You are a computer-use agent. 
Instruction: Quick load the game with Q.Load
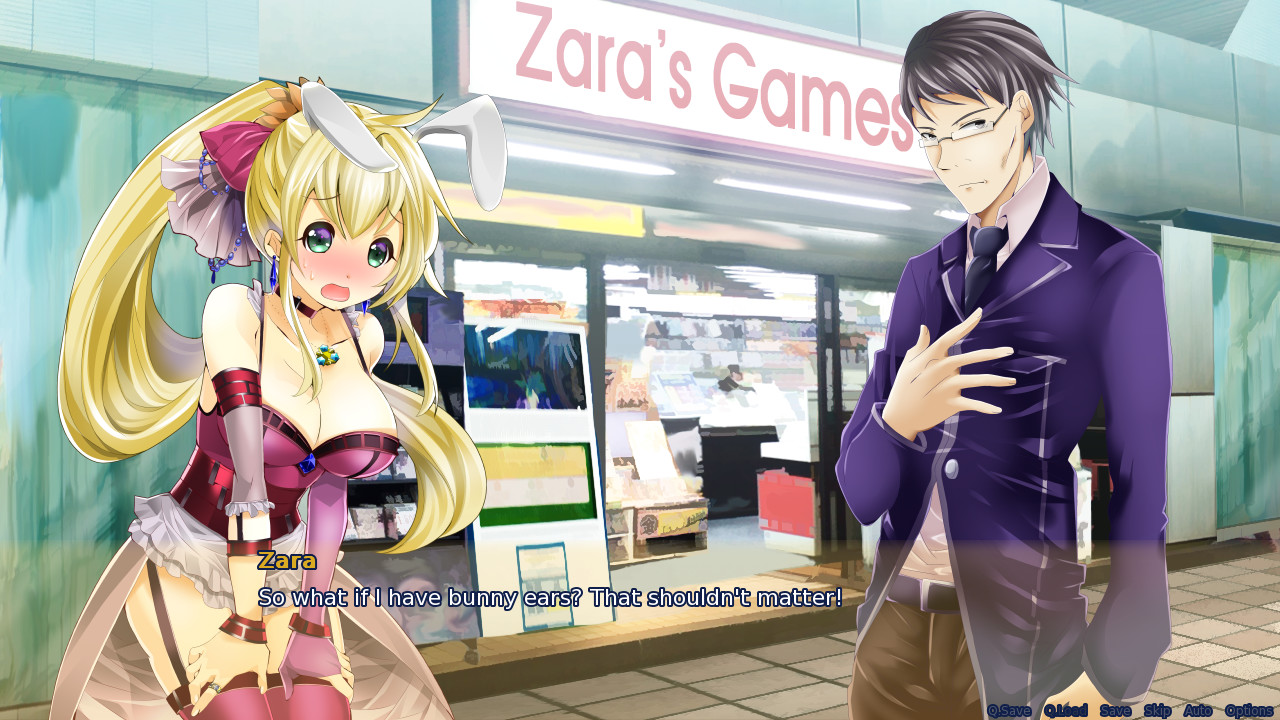[1067, 709]
